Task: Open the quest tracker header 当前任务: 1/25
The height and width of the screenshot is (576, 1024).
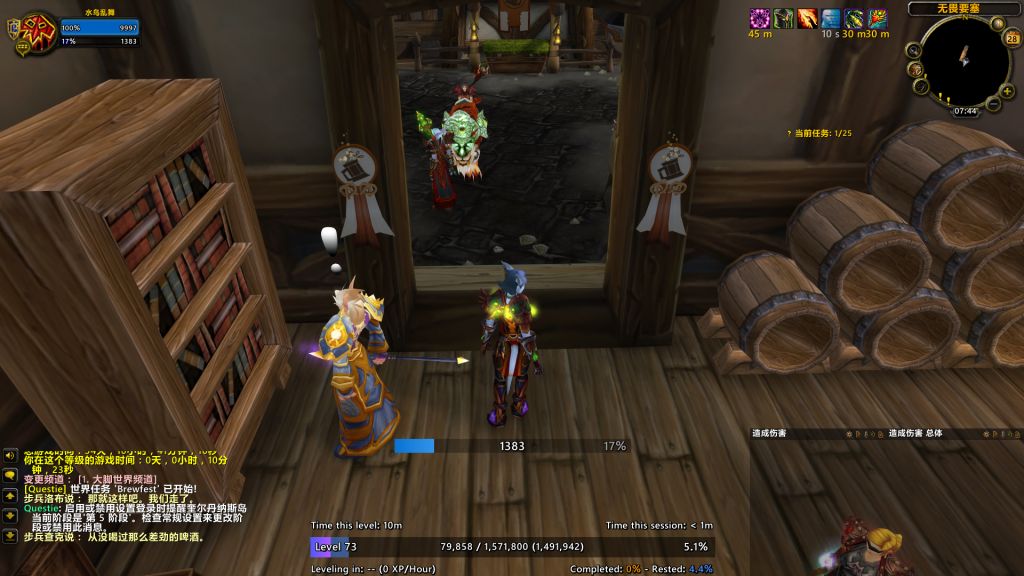Action: (820, 133)
